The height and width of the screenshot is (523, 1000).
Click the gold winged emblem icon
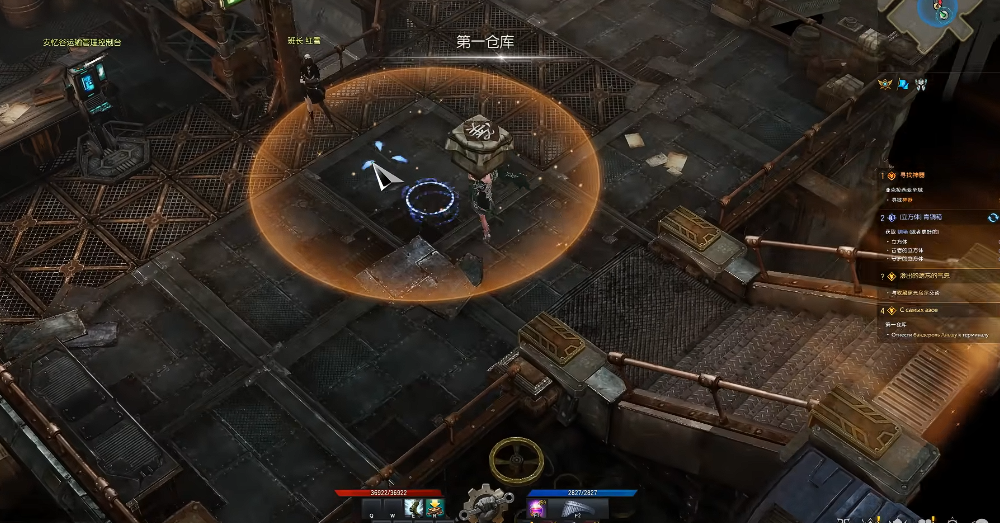click(885, 85)
